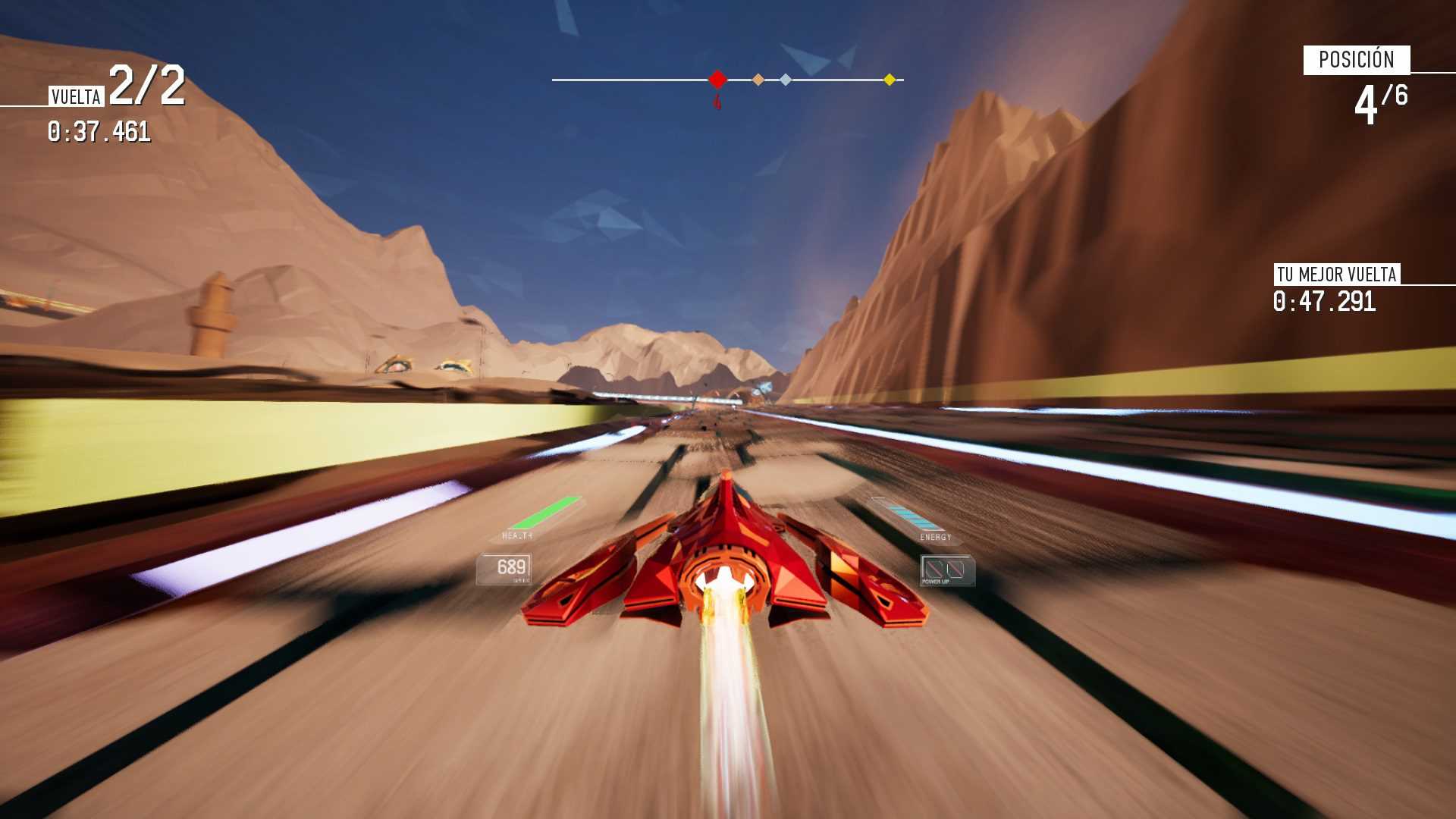Select the grey-blue diamond racer marker
The width and height of the screenshot is (1456, 819).
tap(786, 80)
